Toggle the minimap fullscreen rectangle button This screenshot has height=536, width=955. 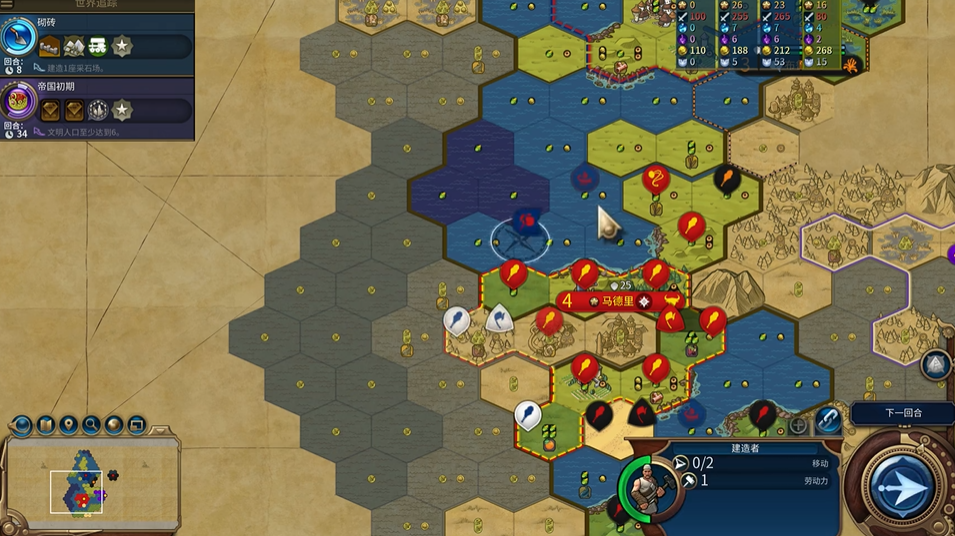(136, 426)
